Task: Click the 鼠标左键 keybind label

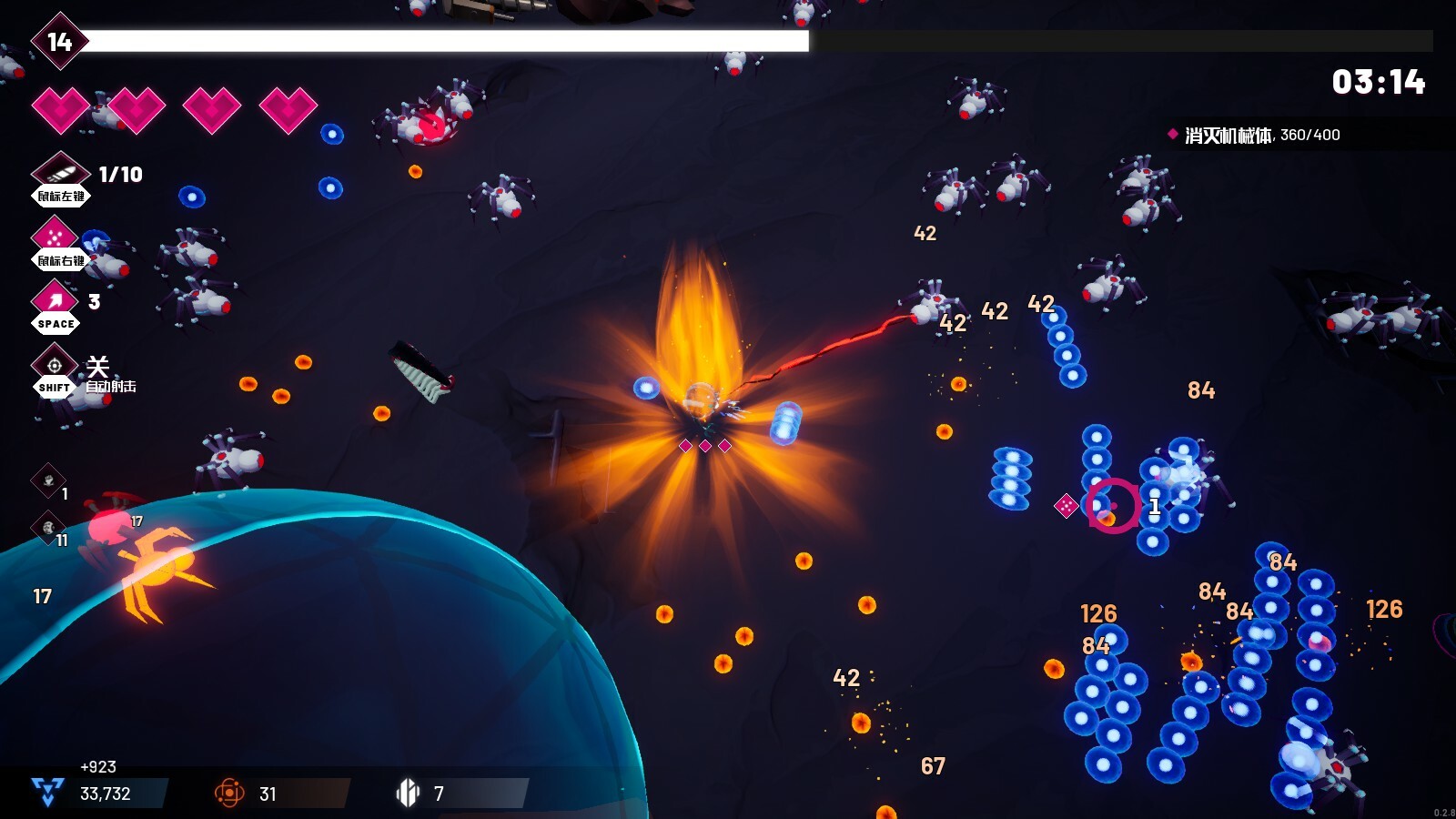Action: (59, 197)
